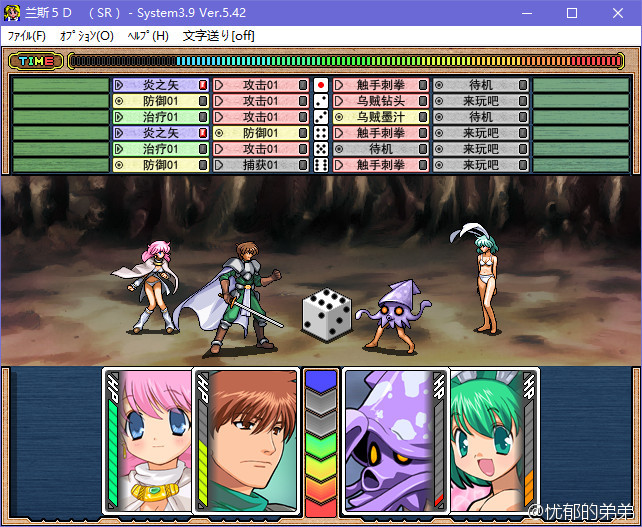Select the purple squid monster portrait
This screenshot has width=642, height=527.
(x=390, y=440)
